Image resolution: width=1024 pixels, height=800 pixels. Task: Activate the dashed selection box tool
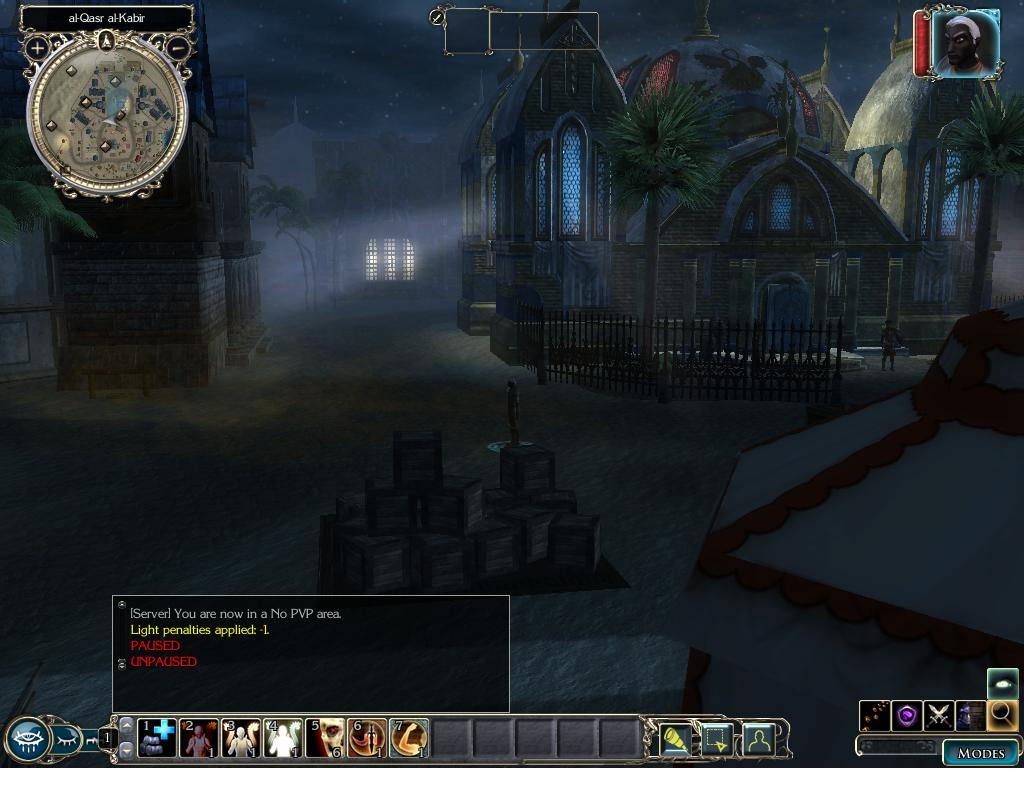pyautogui.click(x=718, y=740)
